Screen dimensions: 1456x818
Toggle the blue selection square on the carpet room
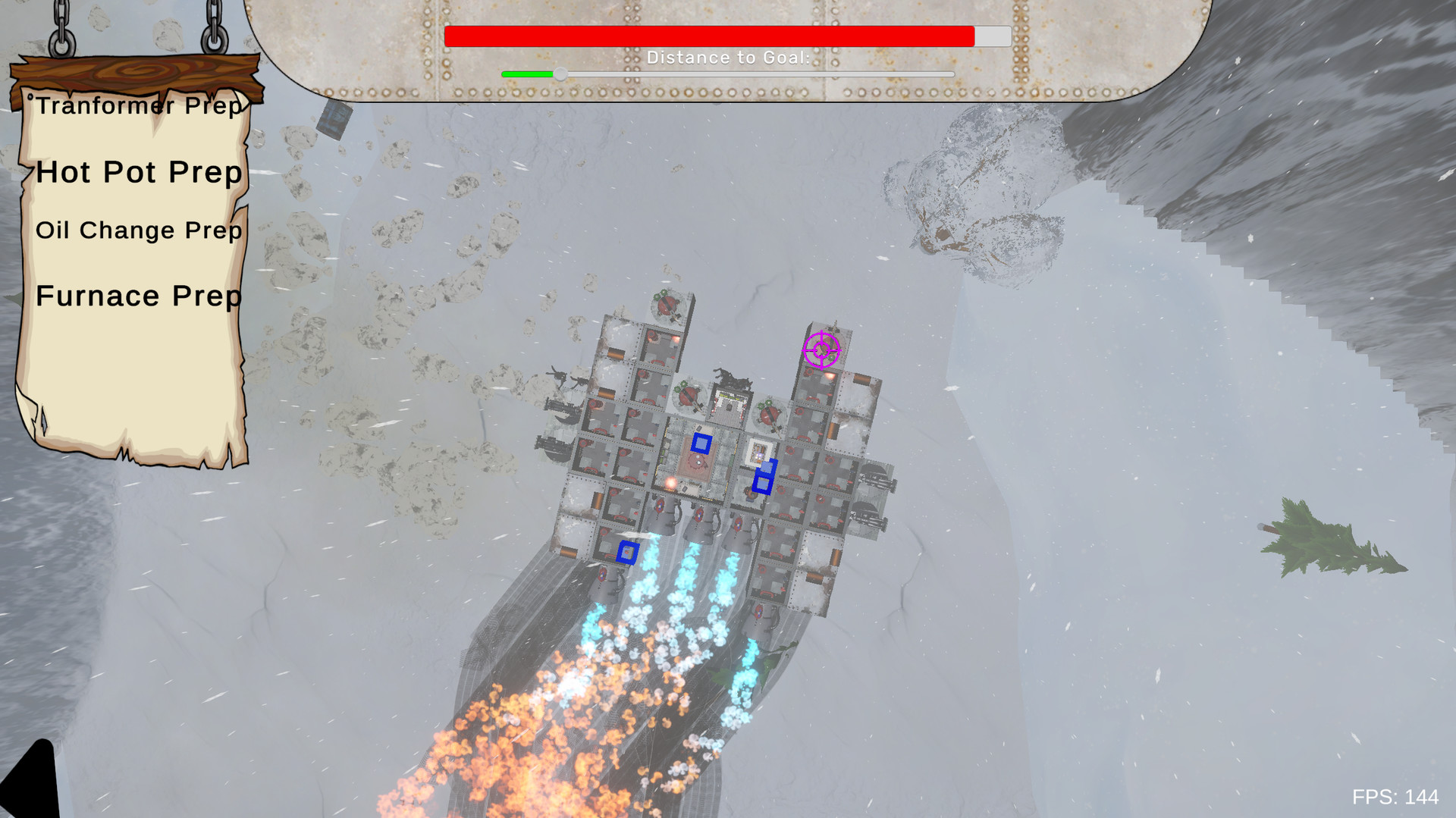tap(701, 443)
